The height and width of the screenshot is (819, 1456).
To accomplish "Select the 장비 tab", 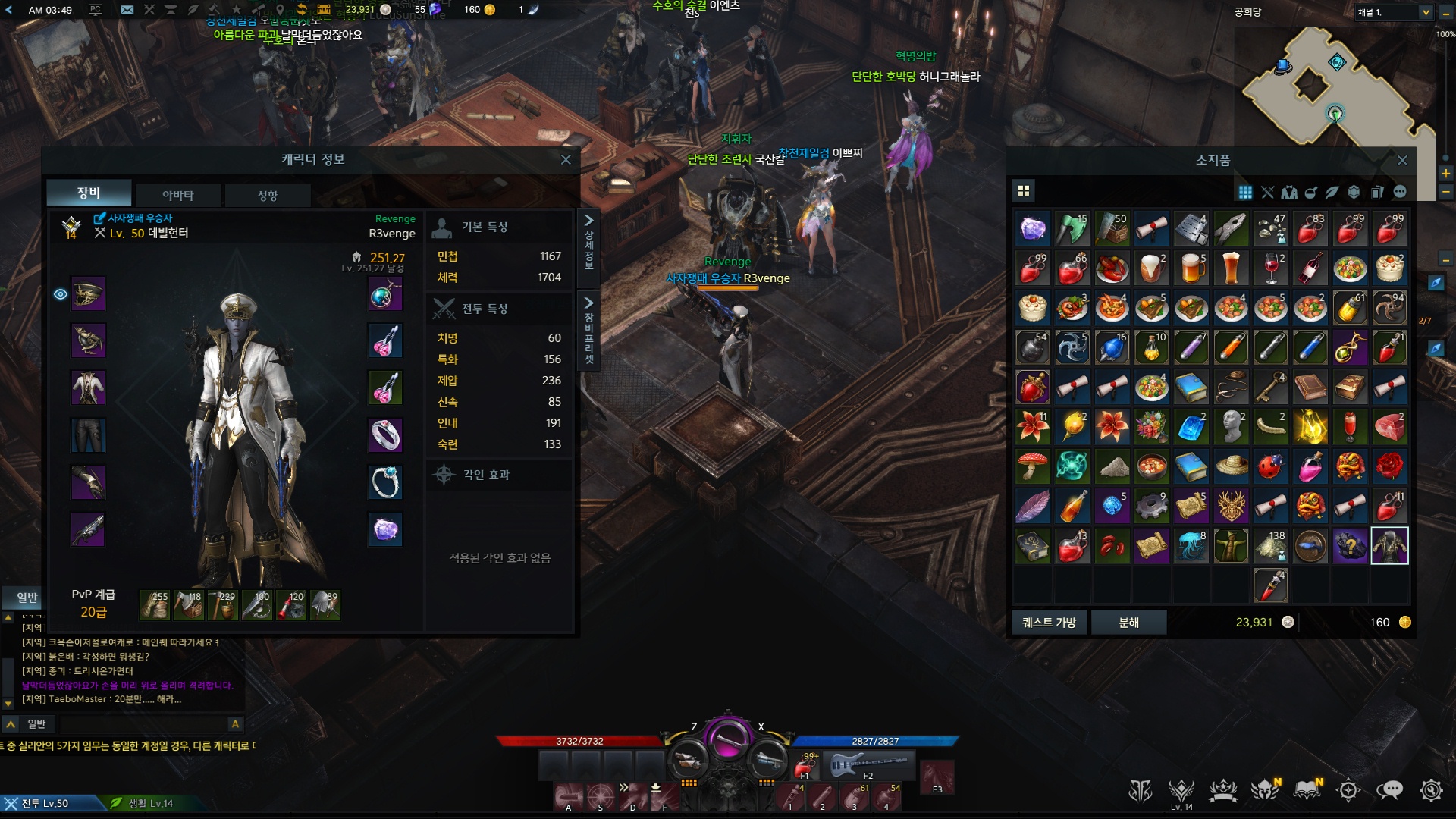I will coord(89,193).
